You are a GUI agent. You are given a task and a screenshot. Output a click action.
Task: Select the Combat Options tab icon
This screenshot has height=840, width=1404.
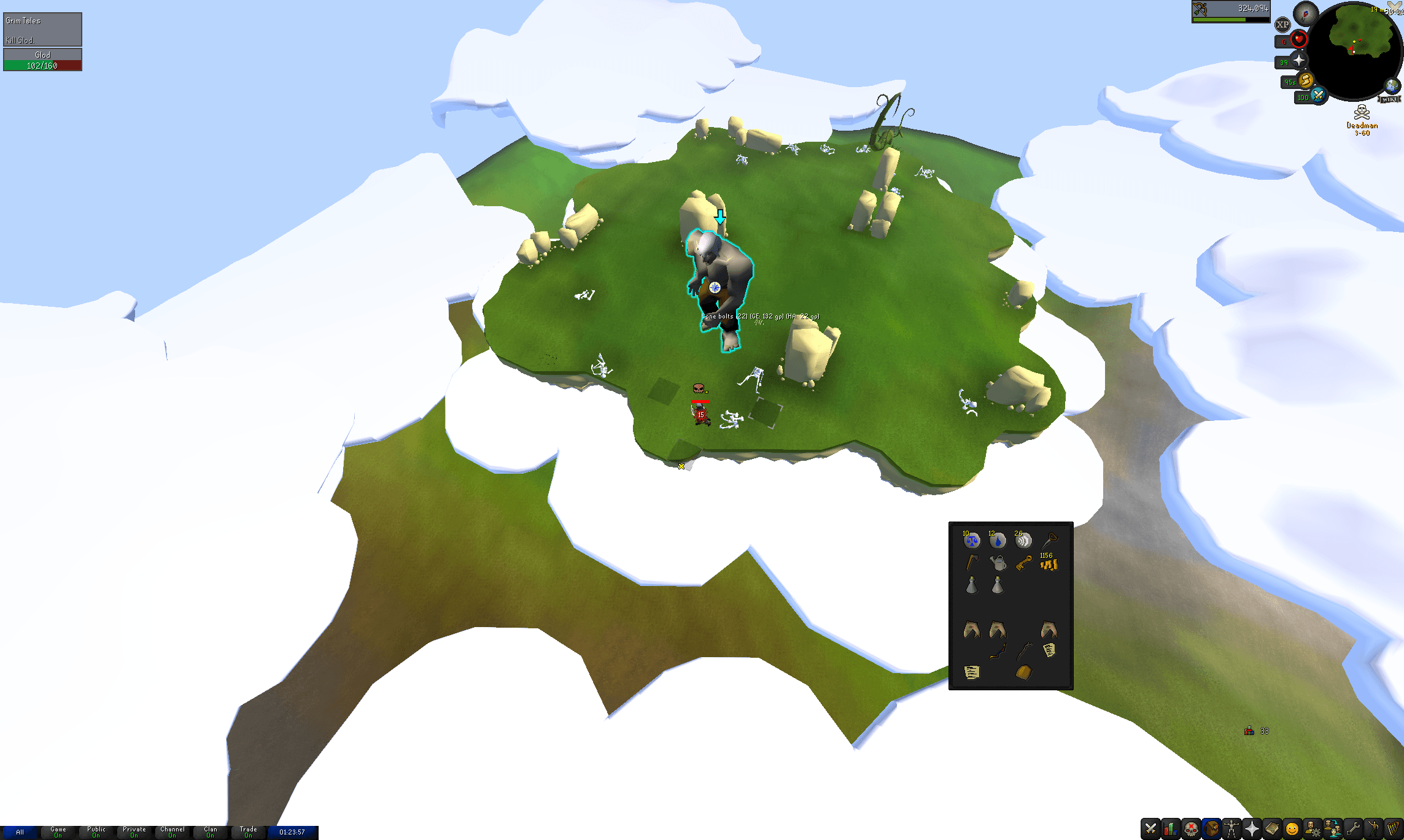(x=1150, y=828)
